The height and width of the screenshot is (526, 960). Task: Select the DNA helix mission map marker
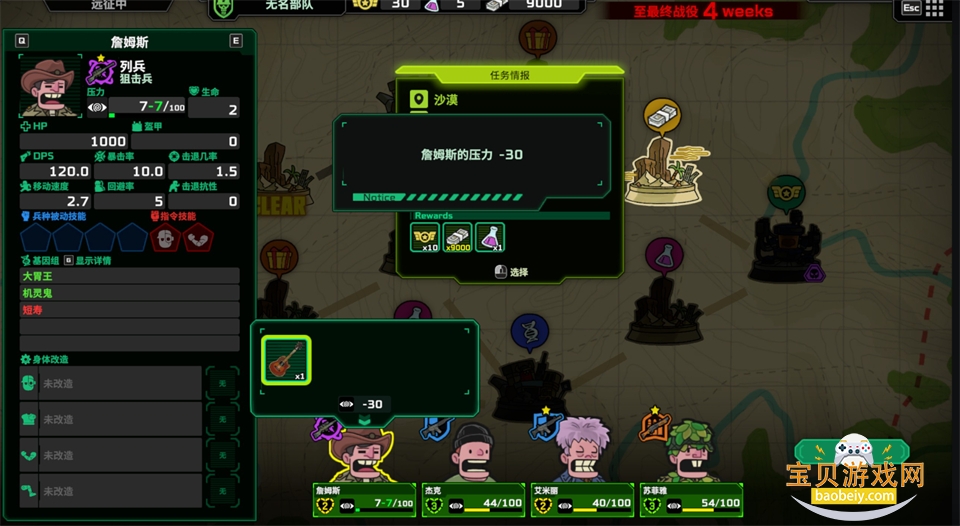(x=529, y=332)
